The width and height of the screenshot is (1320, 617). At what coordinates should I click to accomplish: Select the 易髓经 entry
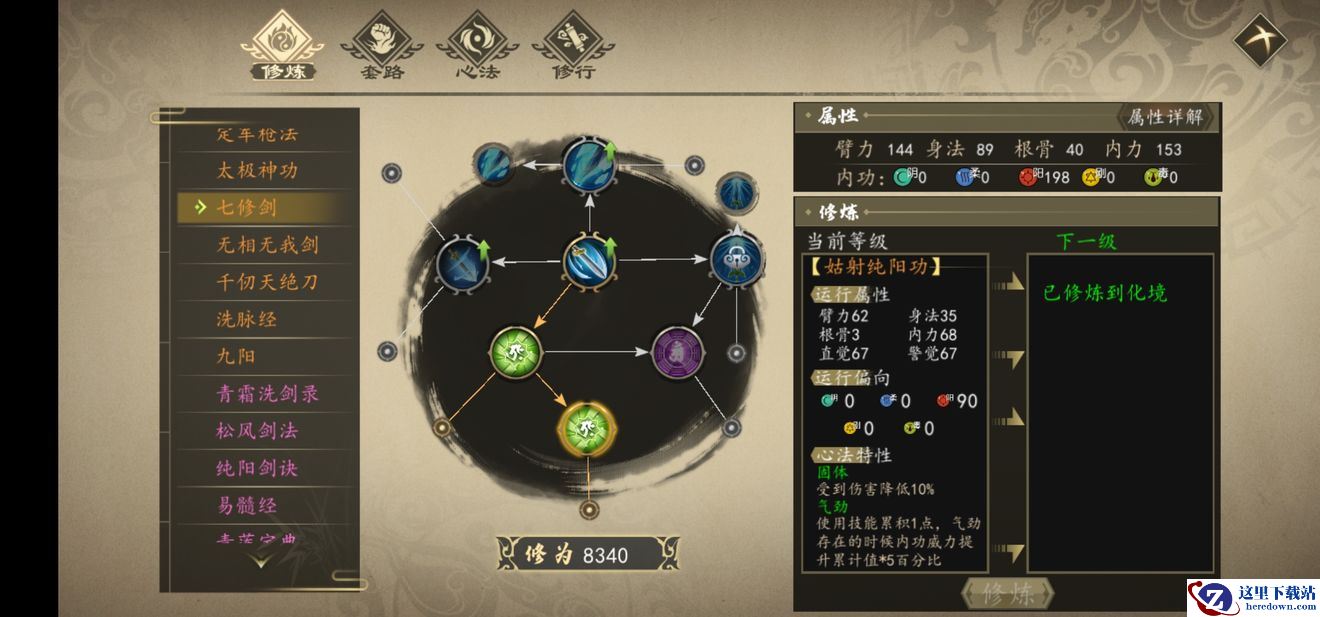tap(247, 505)
